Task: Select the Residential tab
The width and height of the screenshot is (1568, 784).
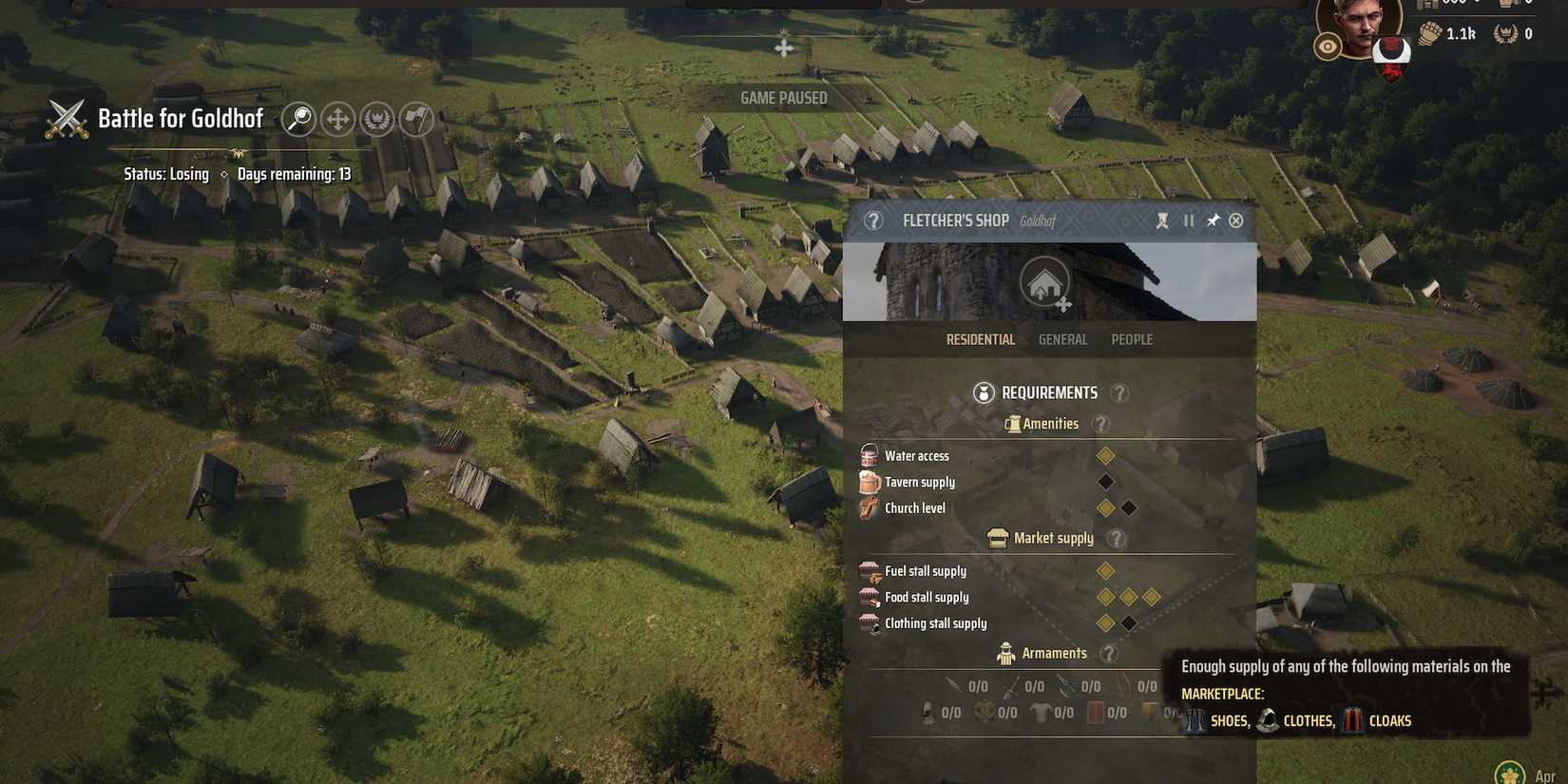Action: pos(981,339)
